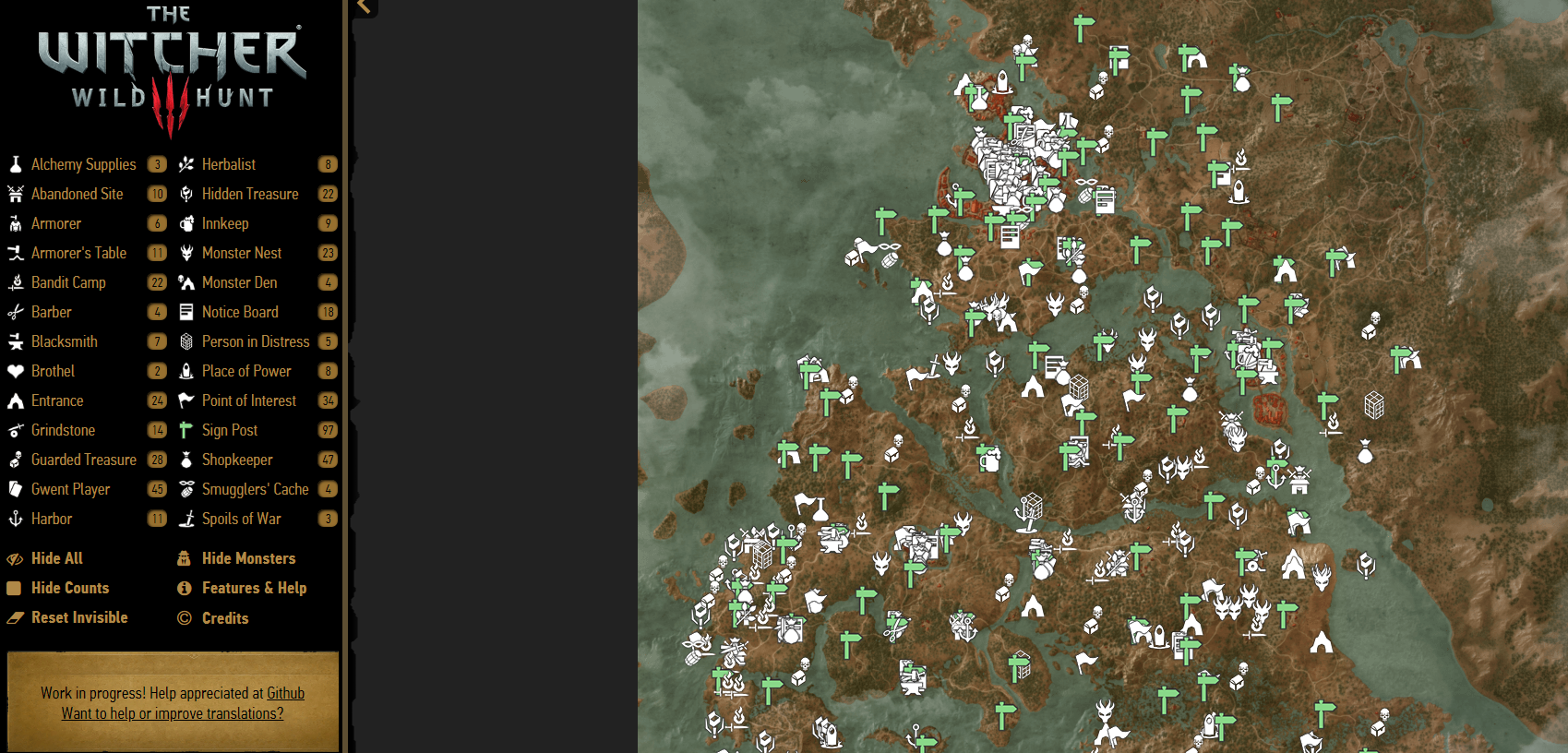Screen dimensions: 1568x753
Task: Click the Grindstone filter icon
Action: [15, 430]
